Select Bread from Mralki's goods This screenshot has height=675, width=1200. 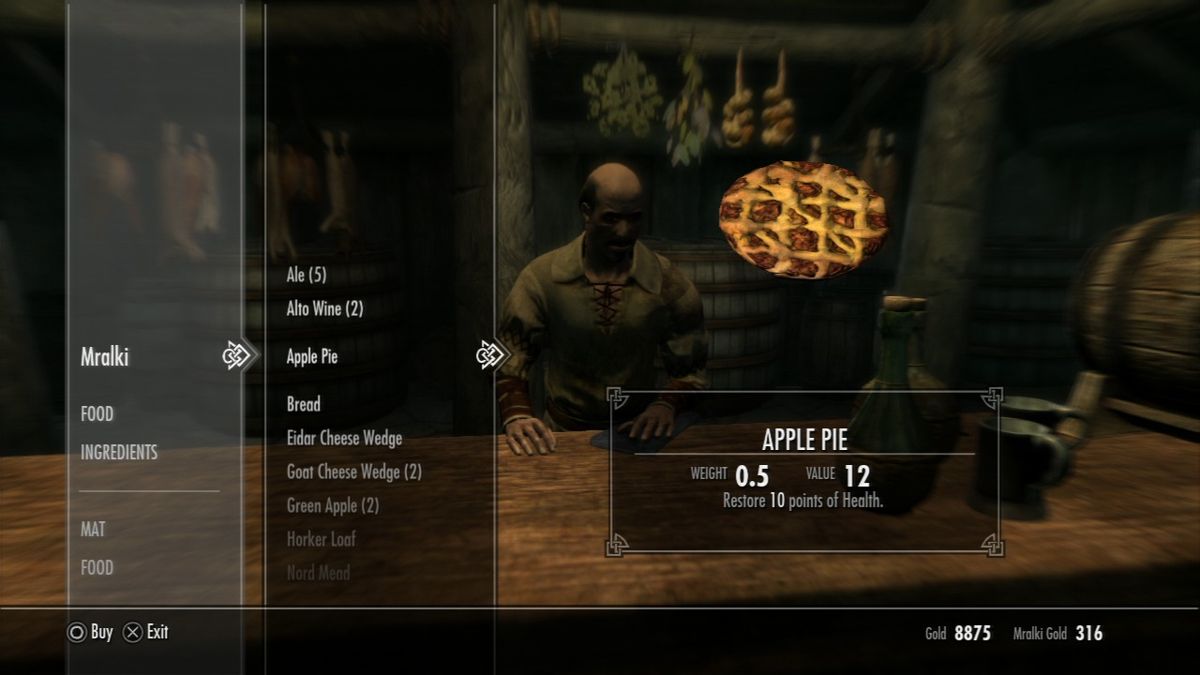[303, 405]
